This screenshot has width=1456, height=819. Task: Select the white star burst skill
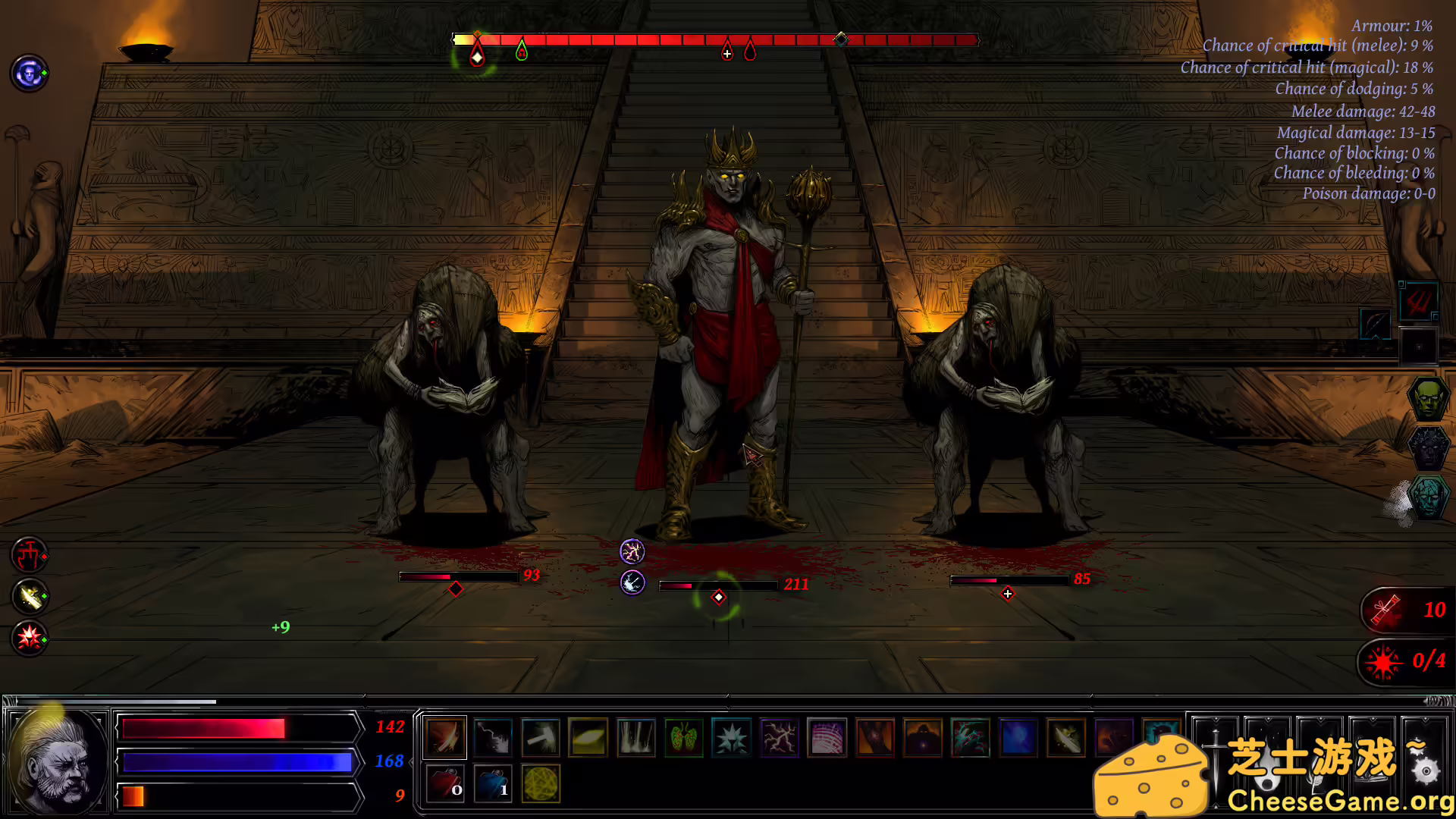pos(731,737)
